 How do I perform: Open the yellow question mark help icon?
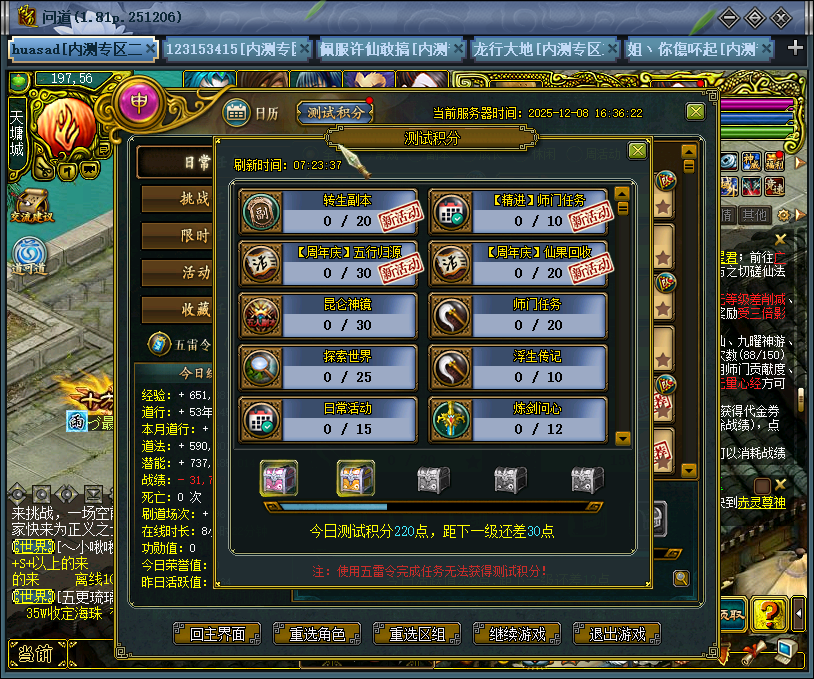[x=766, y=610]
